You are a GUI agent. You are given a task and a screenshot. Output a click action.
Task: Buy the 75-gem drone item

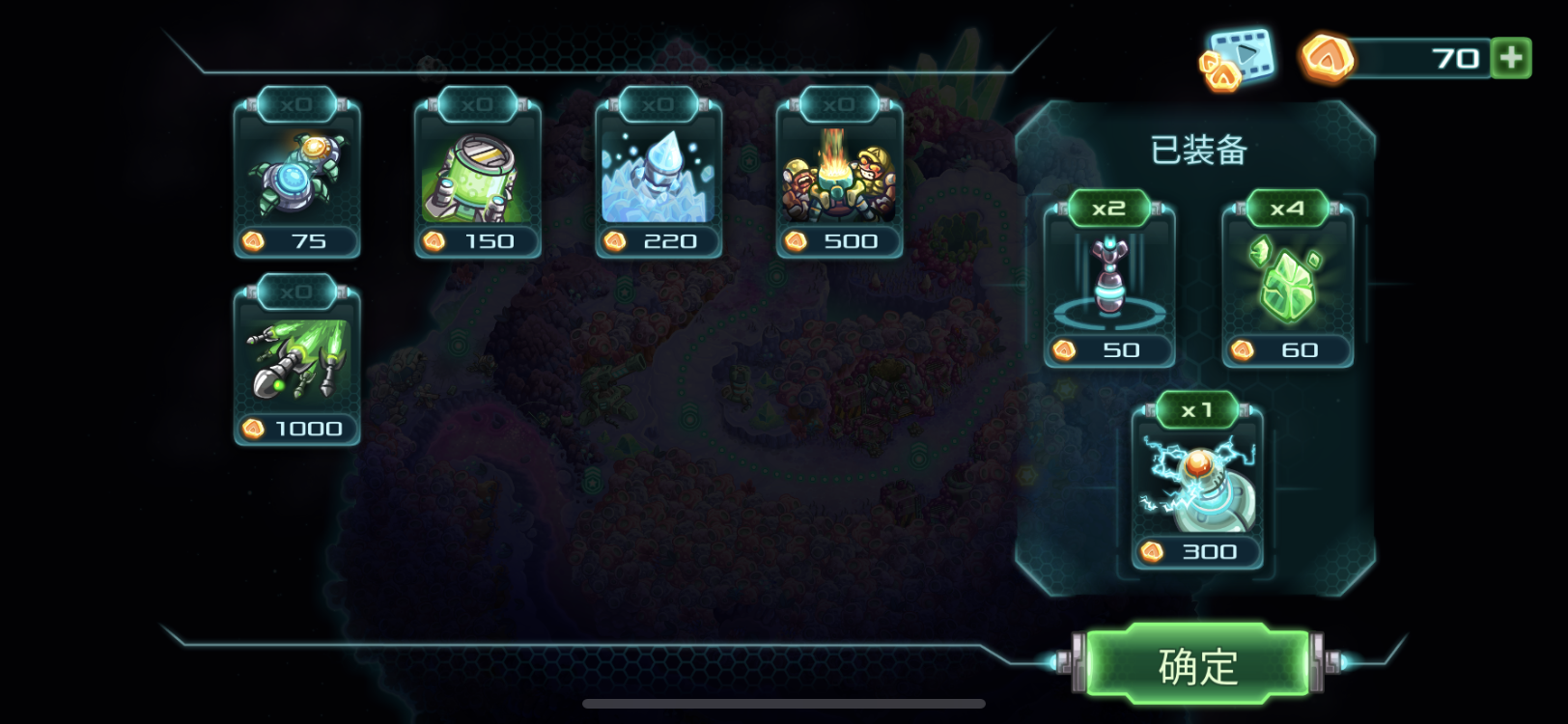tap(297, 178)
